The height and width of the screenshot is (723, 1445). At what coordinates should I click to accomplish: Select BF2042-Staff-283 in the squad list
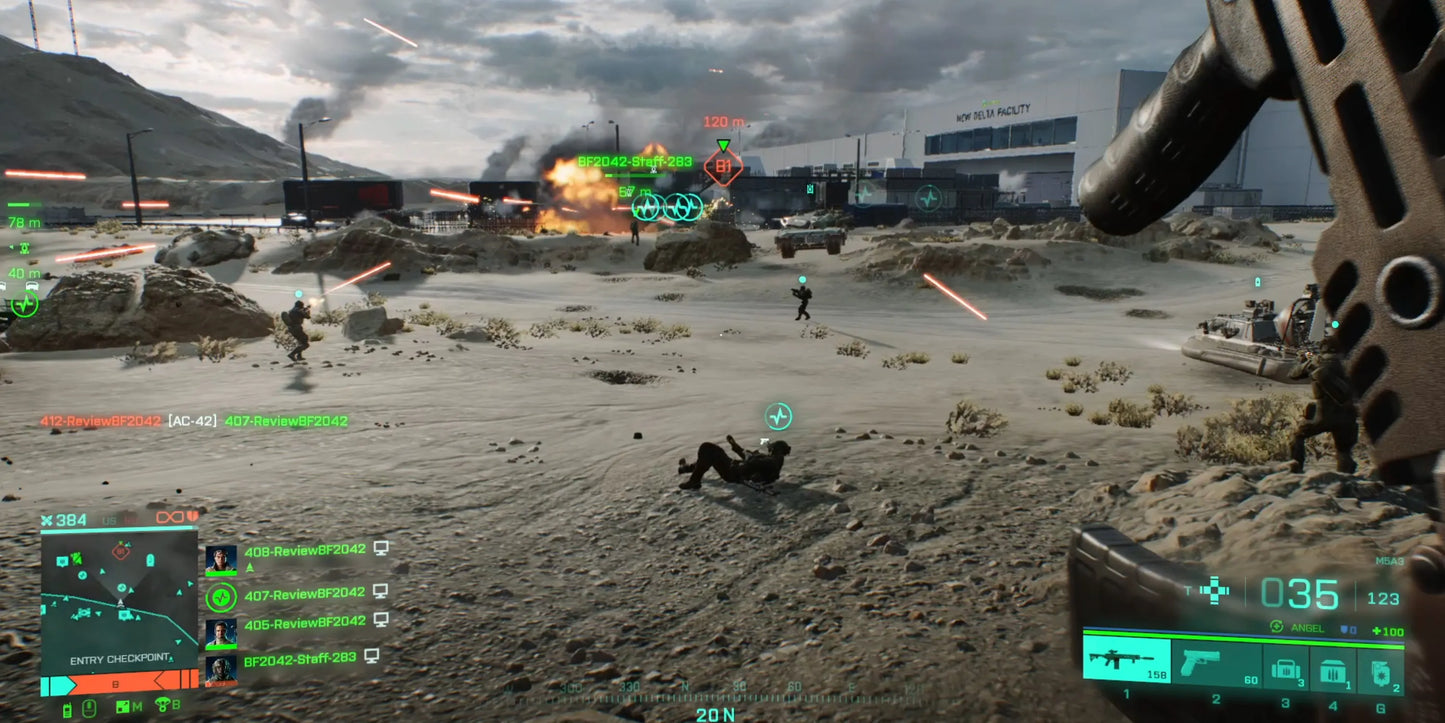299,658
